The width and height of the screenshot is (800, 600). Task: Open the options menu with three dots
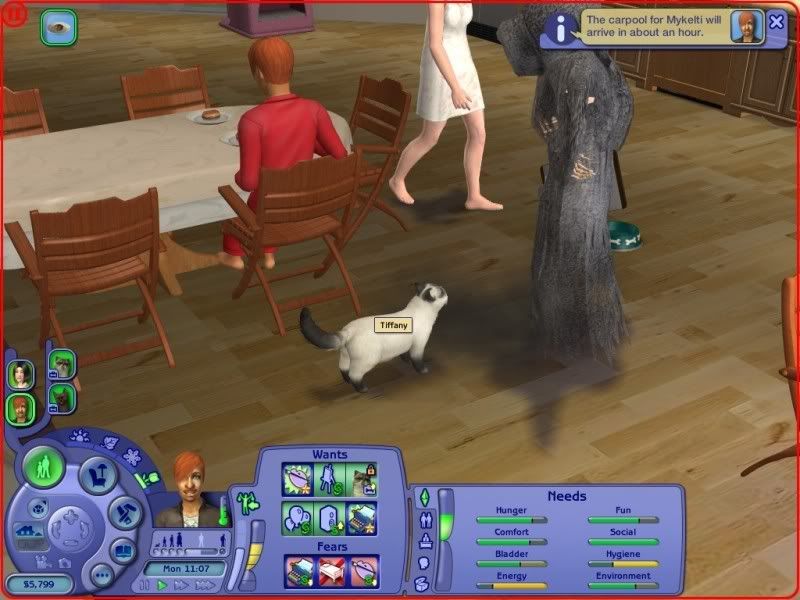coord(101,576)
